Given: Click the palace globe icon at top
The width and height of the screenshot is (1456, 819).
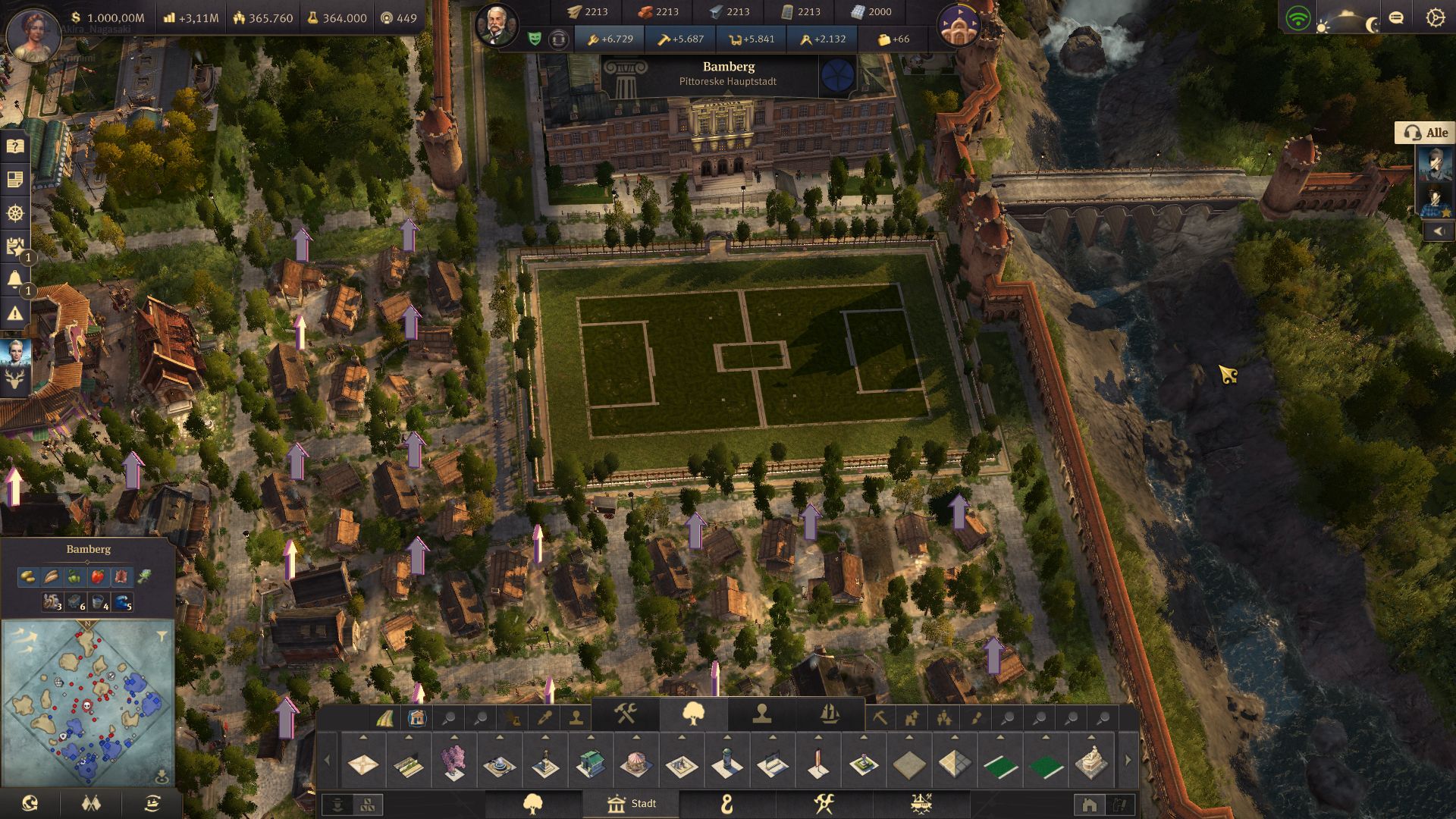Looking at the screenshot, I should tap(959, 25).
